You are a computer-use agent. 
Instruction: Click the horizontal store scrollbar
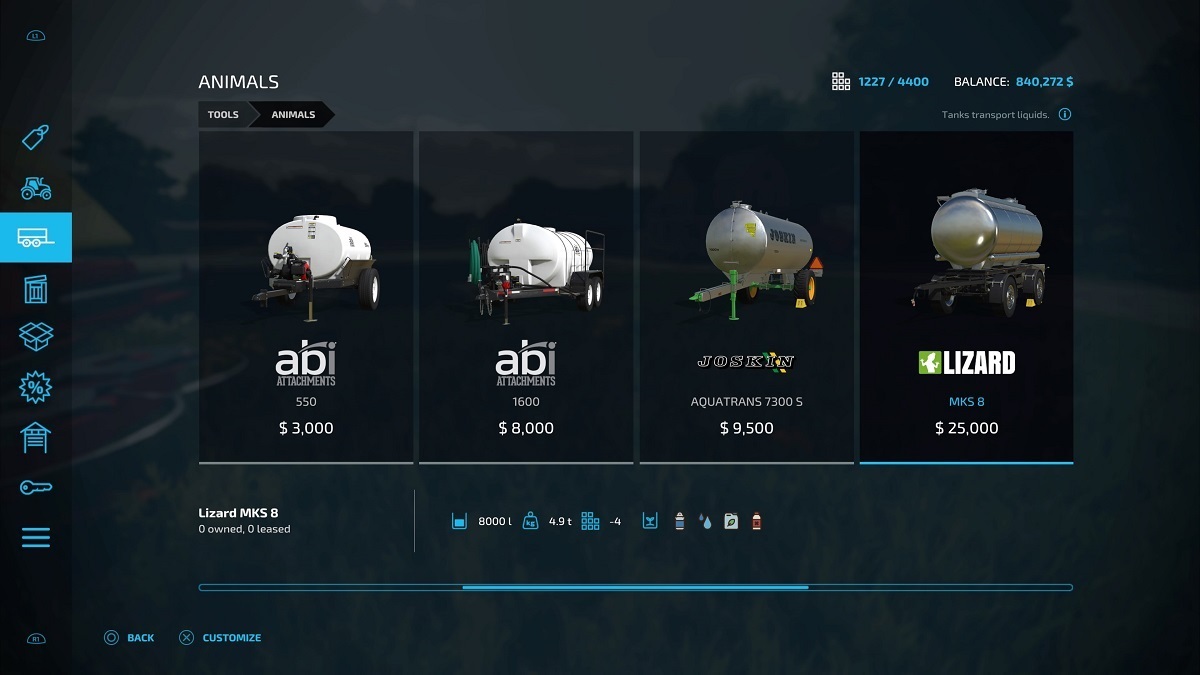tap(635, 587)
